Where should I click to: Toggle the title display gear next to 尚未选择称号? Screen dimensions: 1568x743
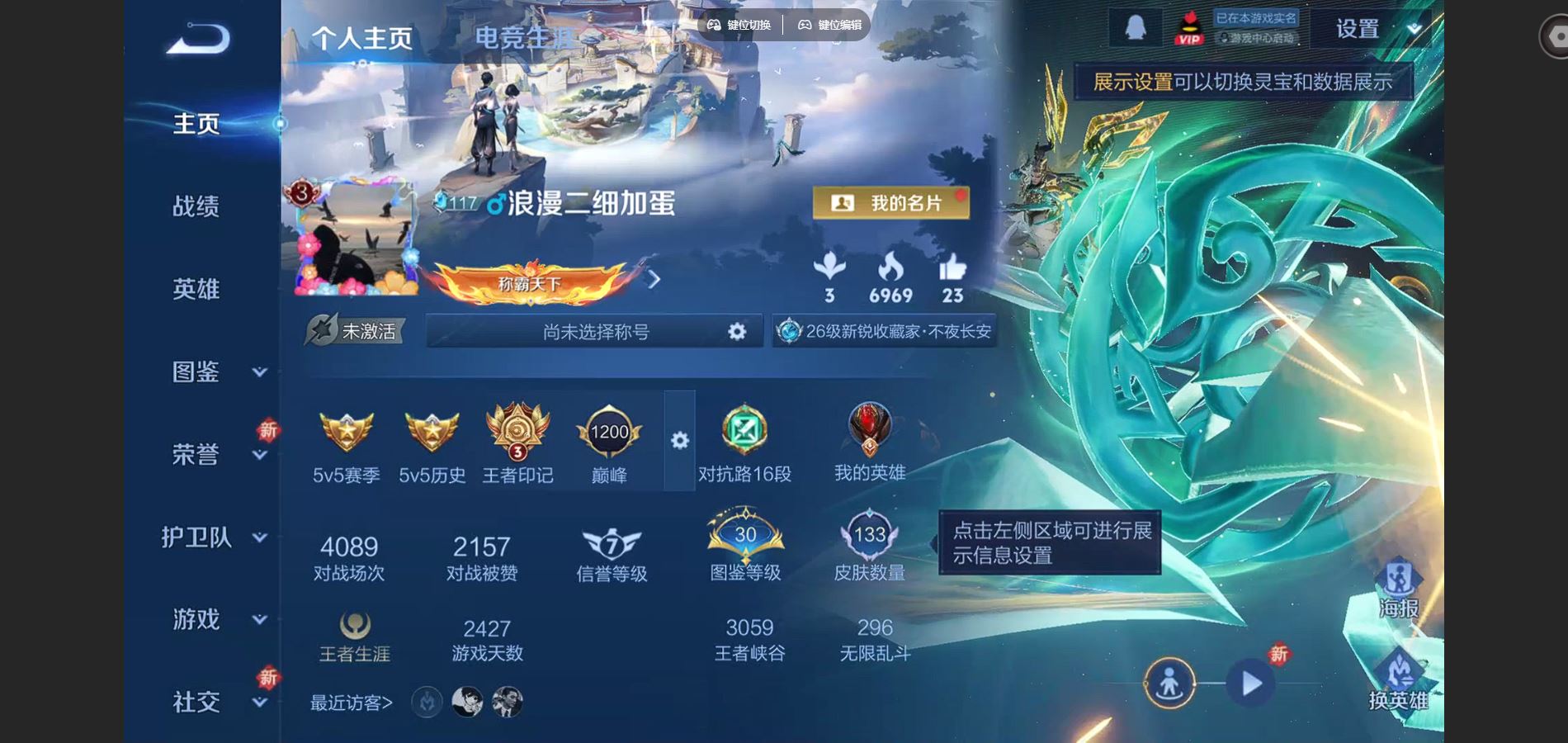pos(737,330)
